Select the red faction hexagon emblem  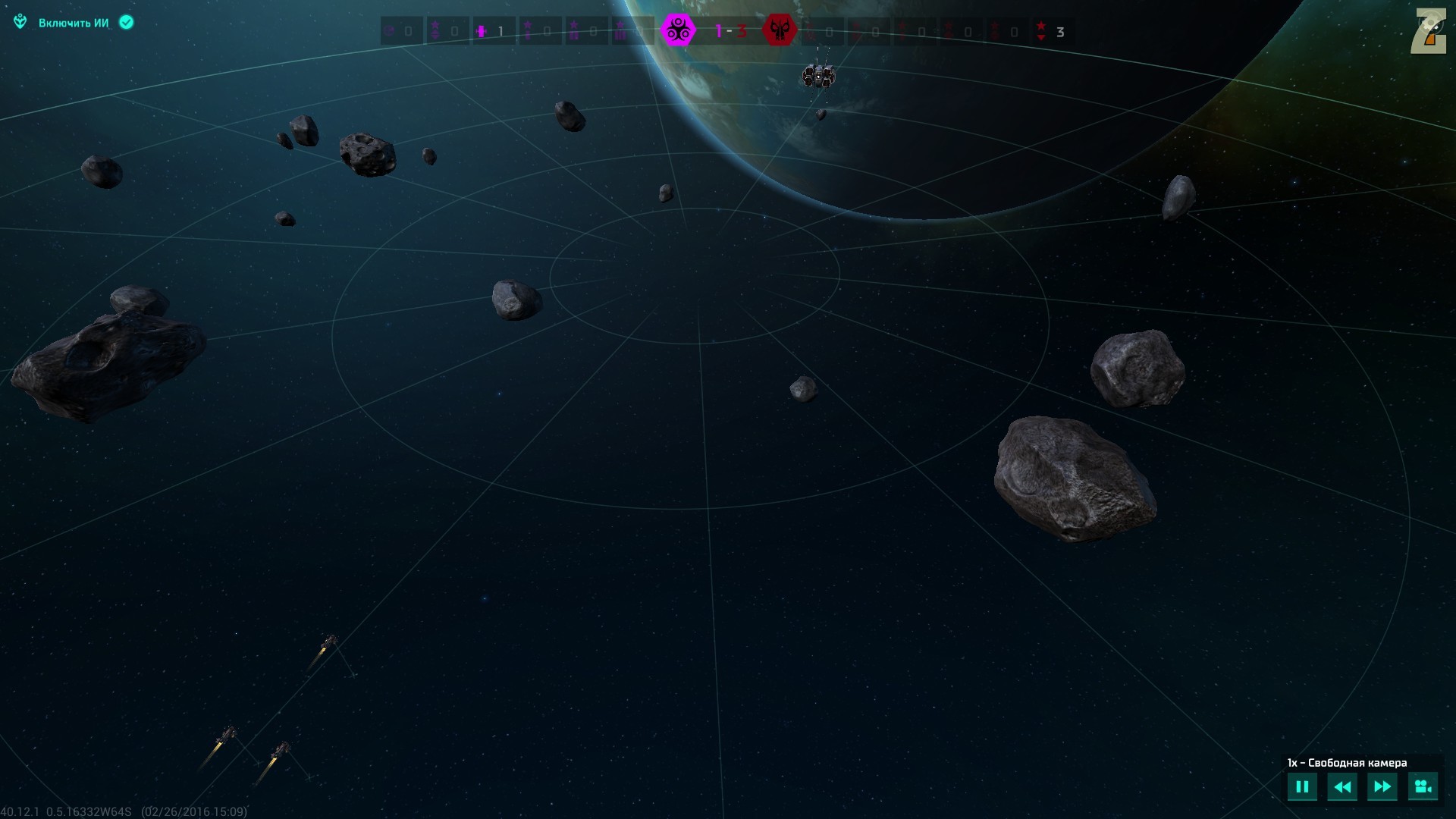[x=779, y=31]
